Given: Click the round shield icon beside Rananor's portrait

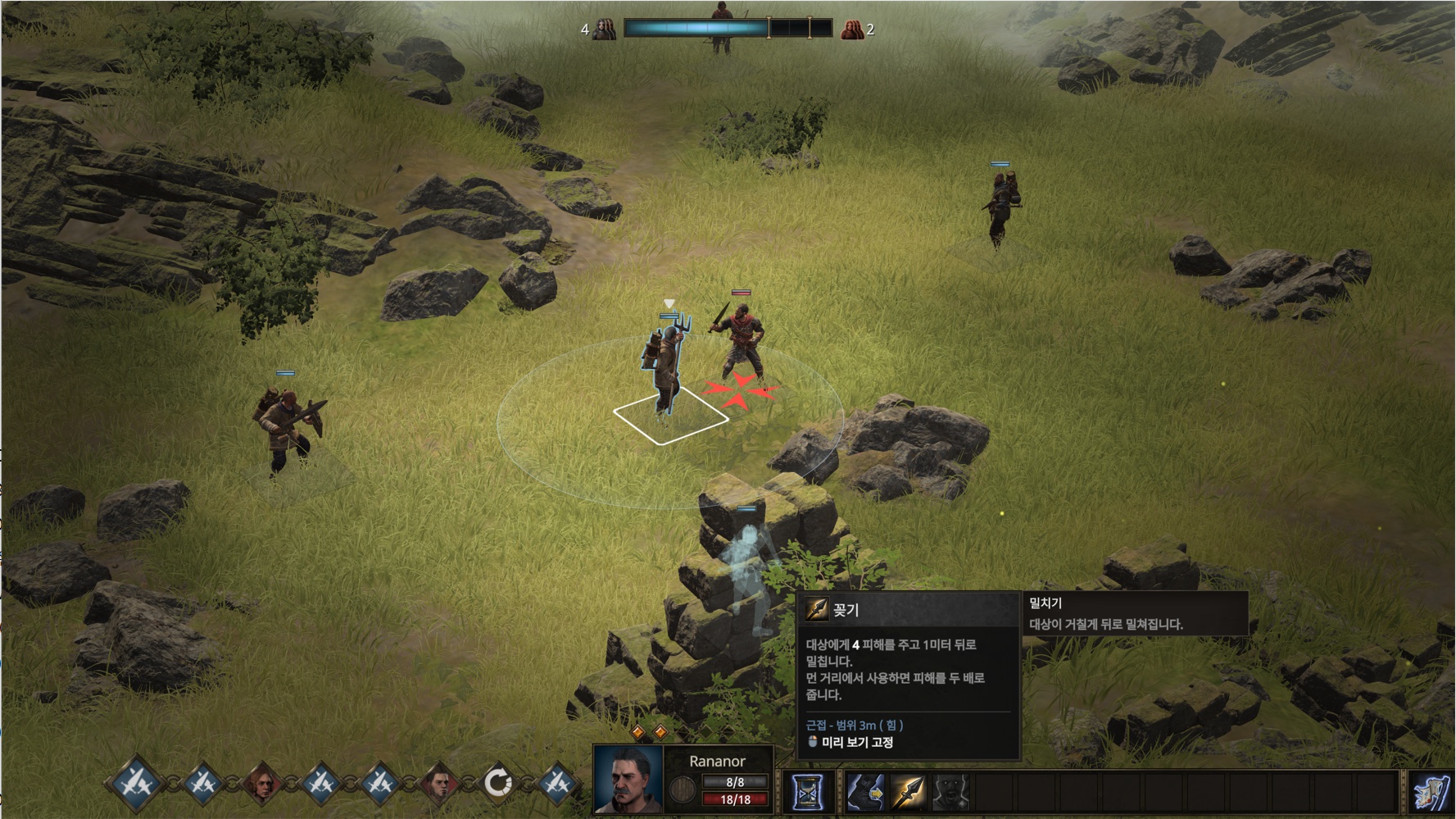Looking at the screenshot, I should coord(682,790).
